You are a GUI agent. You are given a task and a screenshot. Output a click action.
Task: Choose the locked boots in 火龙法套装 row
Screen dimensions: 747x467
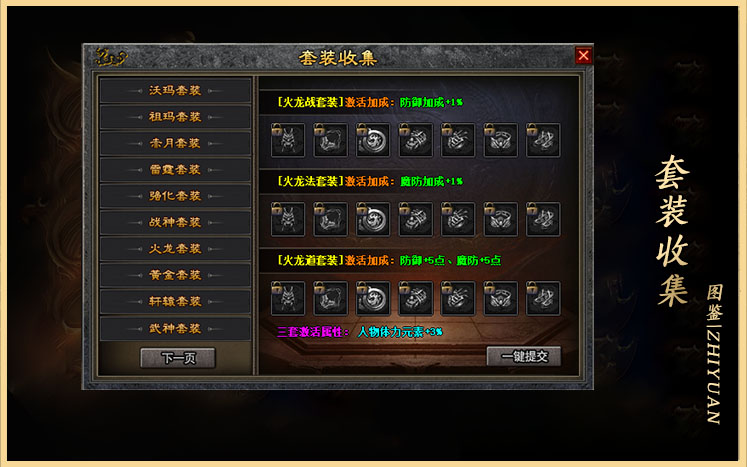point(543,219)
